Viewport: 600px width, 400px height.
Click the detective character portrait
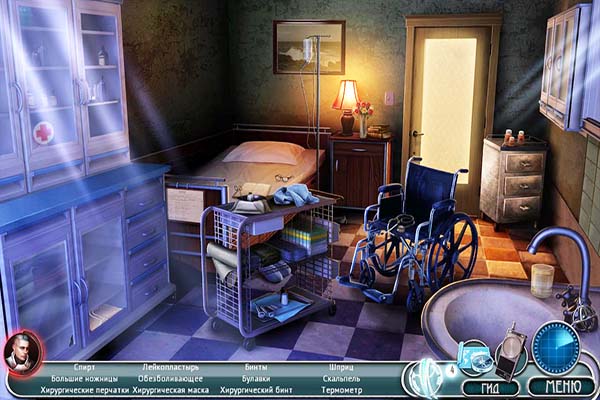point(20,352)
